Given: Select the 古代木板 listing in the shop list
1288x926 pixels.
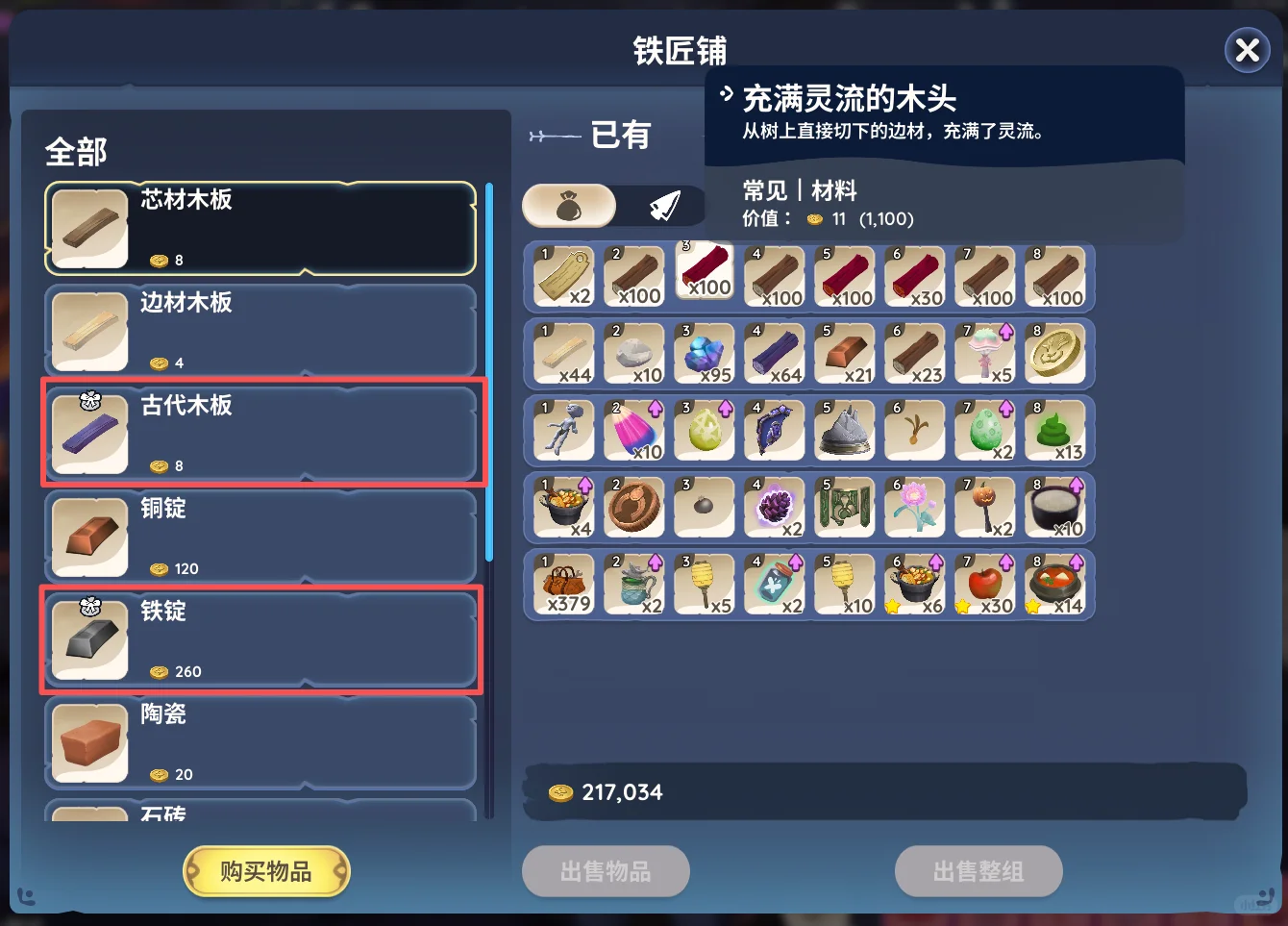Looking at the screenshot, I should click(260, 433).
